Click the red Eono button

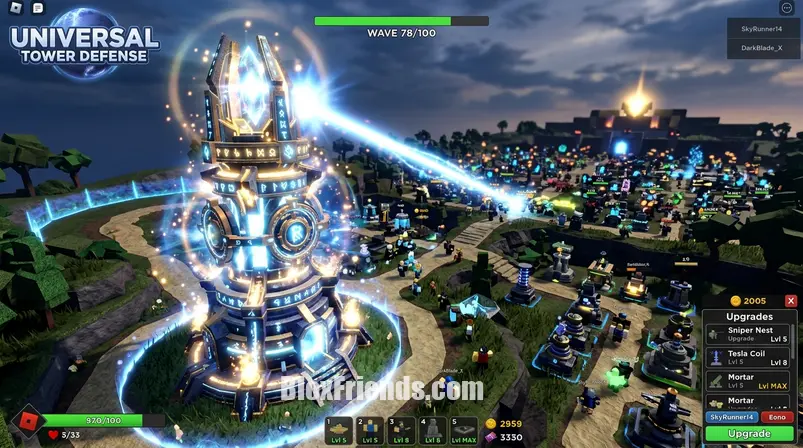pyautogui.click(x=777, y=416)
